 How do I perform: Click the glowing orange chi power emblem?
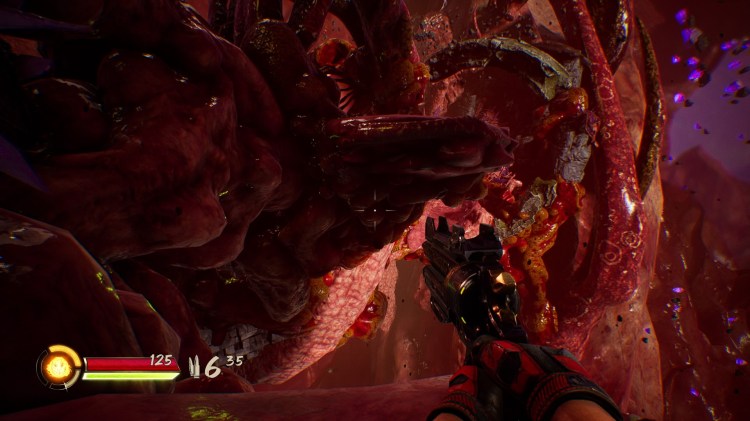coord(59,366)
